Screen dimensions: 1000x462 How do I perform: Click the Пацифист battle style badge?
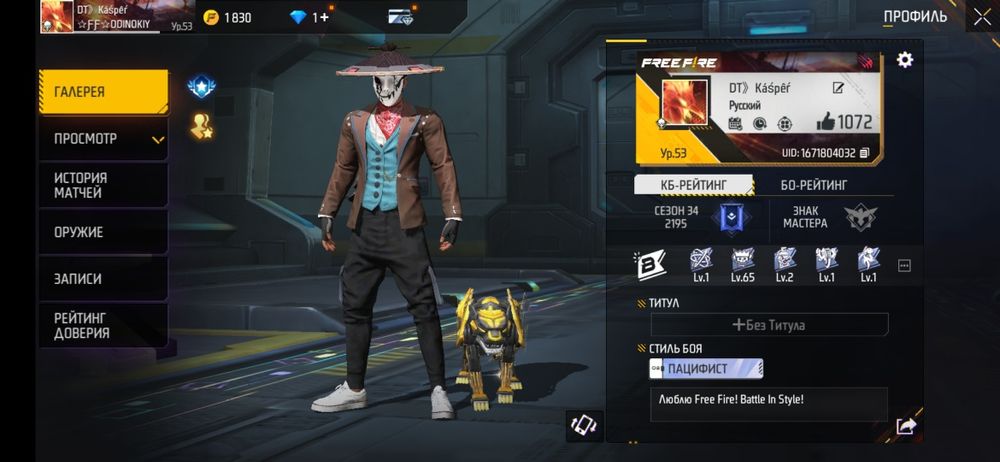(x=706, y=369)
